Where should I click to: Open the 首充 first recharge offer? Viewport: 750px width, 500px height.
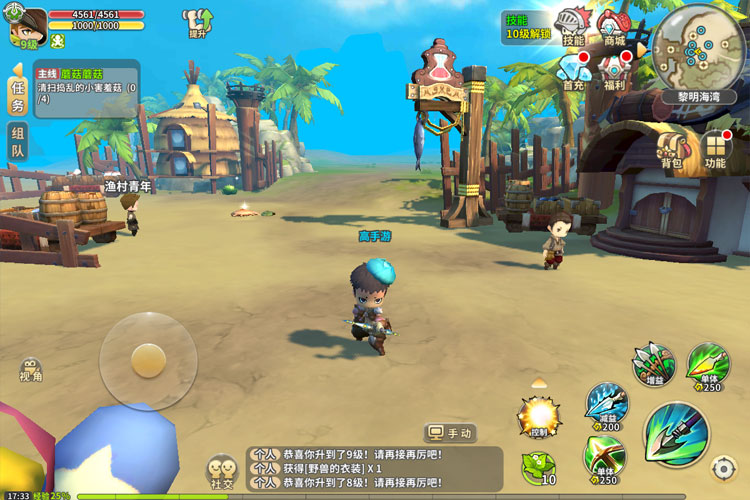pos(574,72)
